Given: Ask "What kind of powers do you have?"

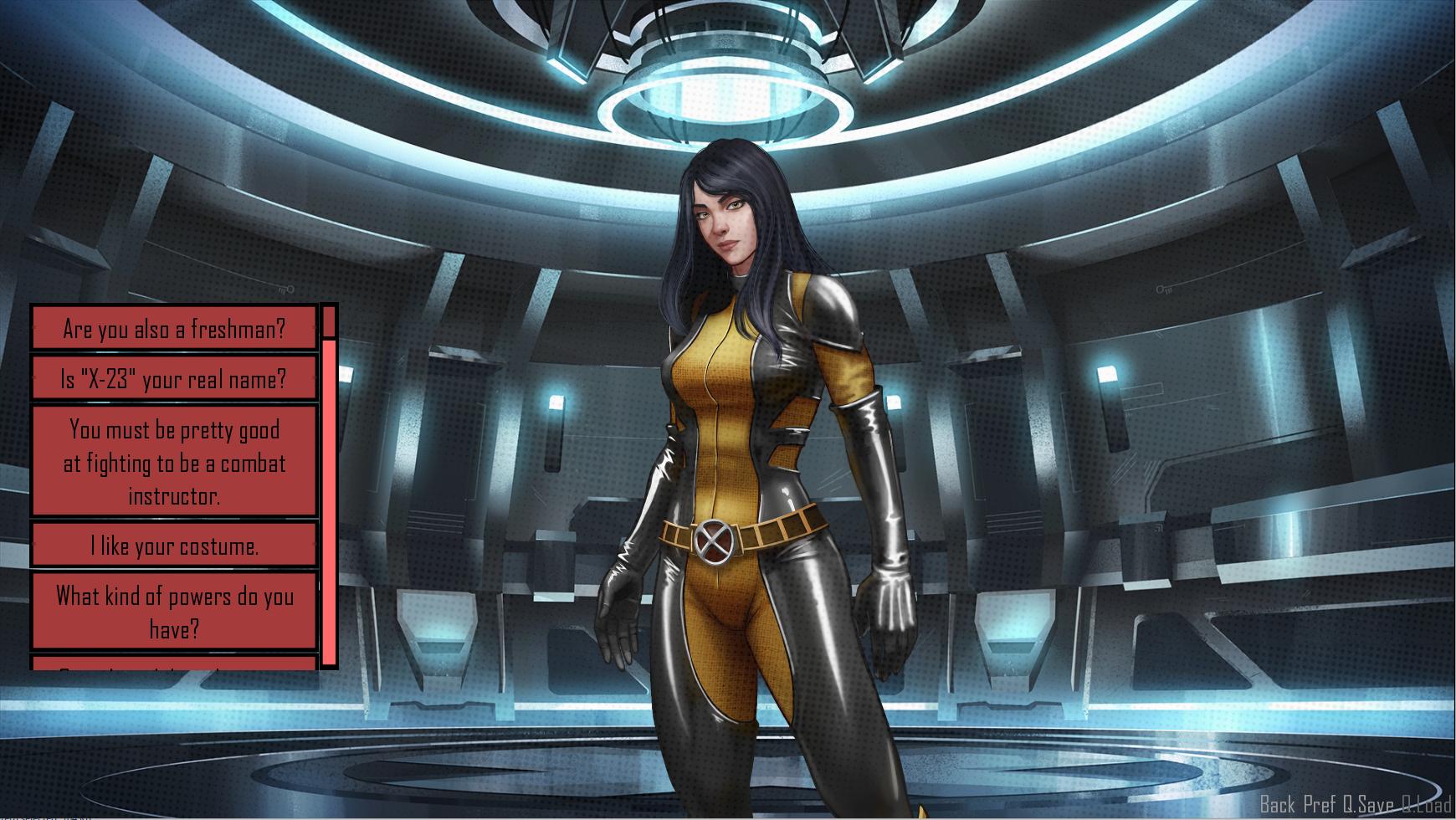Looking at the screenshot, I should (174, 612).
